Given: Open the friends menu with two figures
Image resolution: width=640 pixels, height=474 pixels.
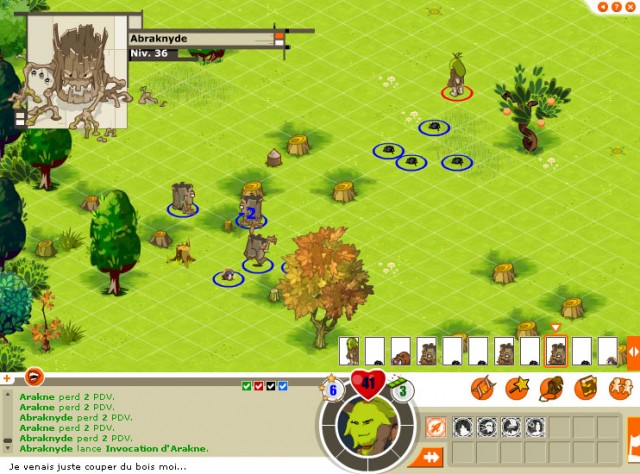Looking at the screenshot, I should tap(619, 386).
